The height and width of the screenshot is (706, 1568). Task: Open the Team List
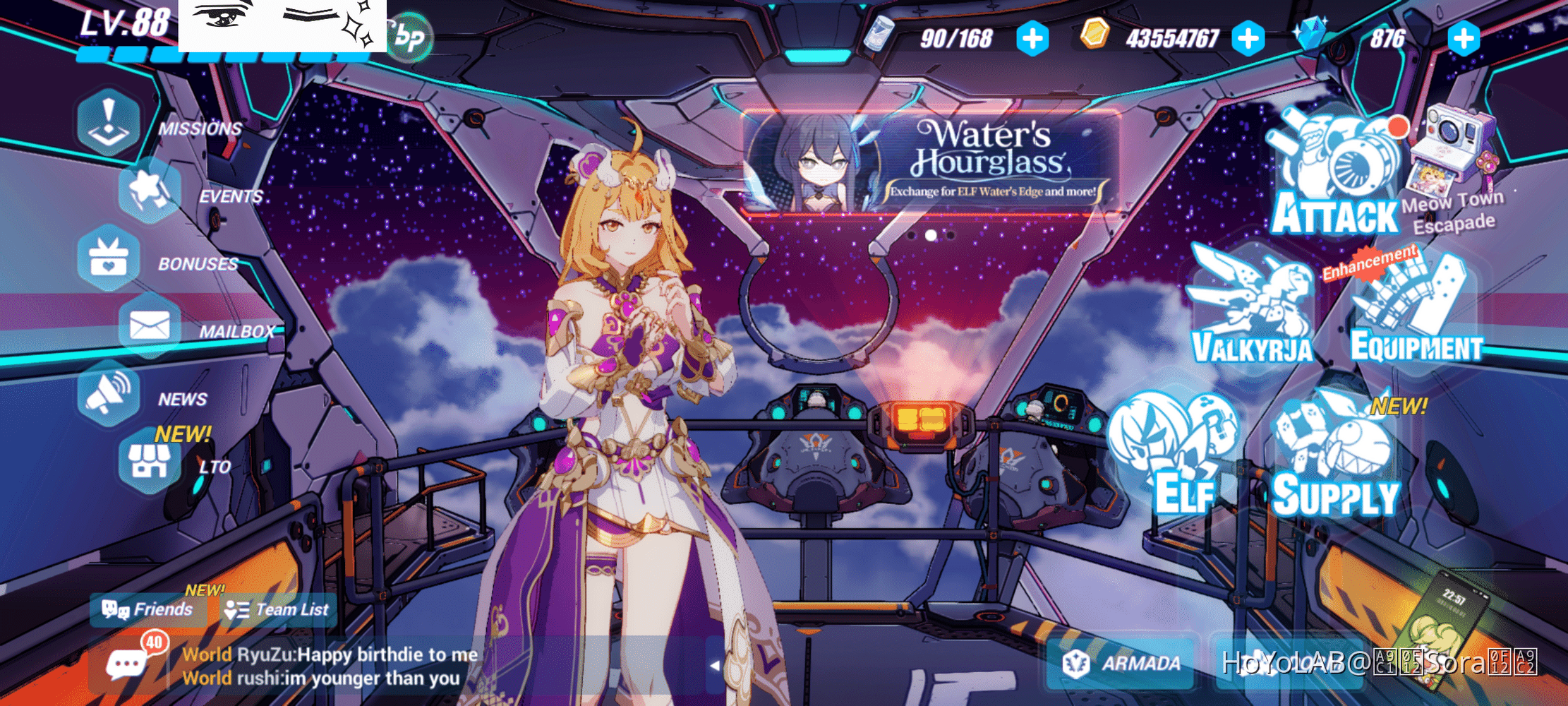coord(277,609)
